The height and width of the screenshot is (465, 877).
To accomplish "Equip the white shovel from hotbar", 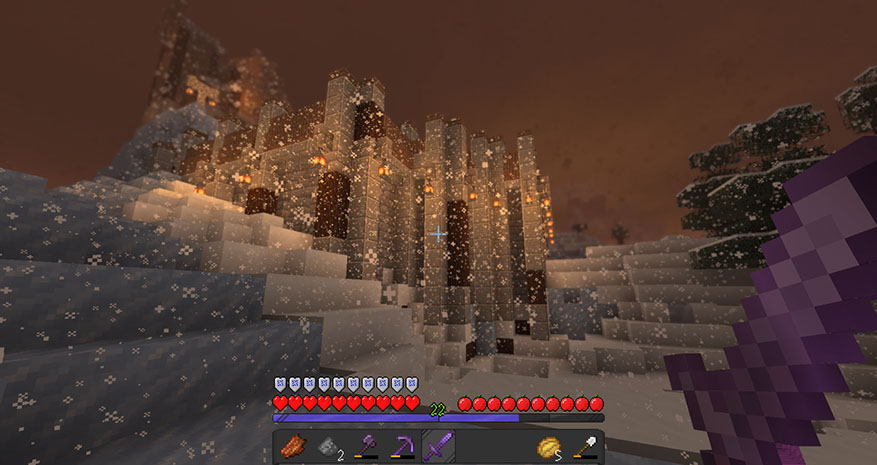I will pyautogui.click(x=585, y=446).
